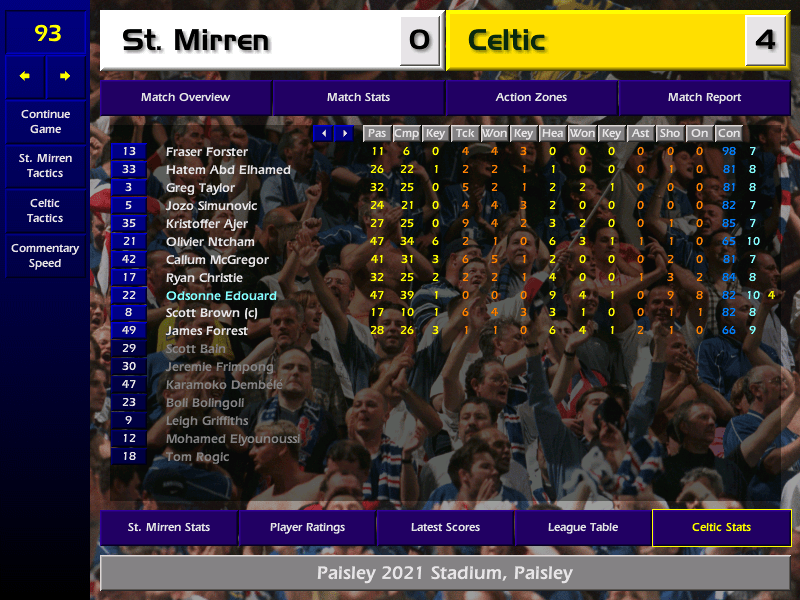Select the Celtic Stats tab
The height and width of the screenshot is (600, 800).
[x=721, y=527]
